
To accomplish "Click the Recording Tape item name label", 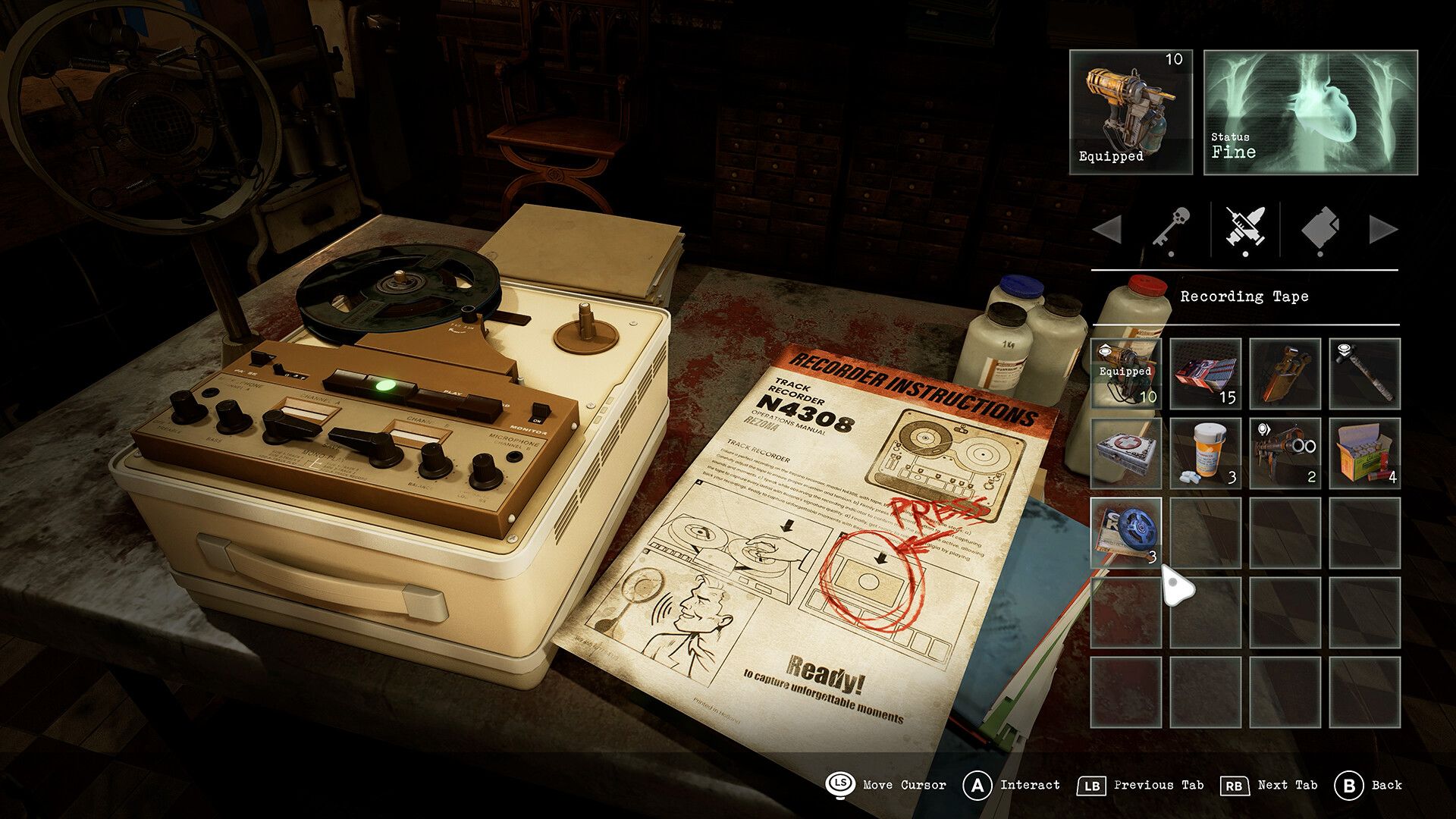I will click(x=1244, y=296).
